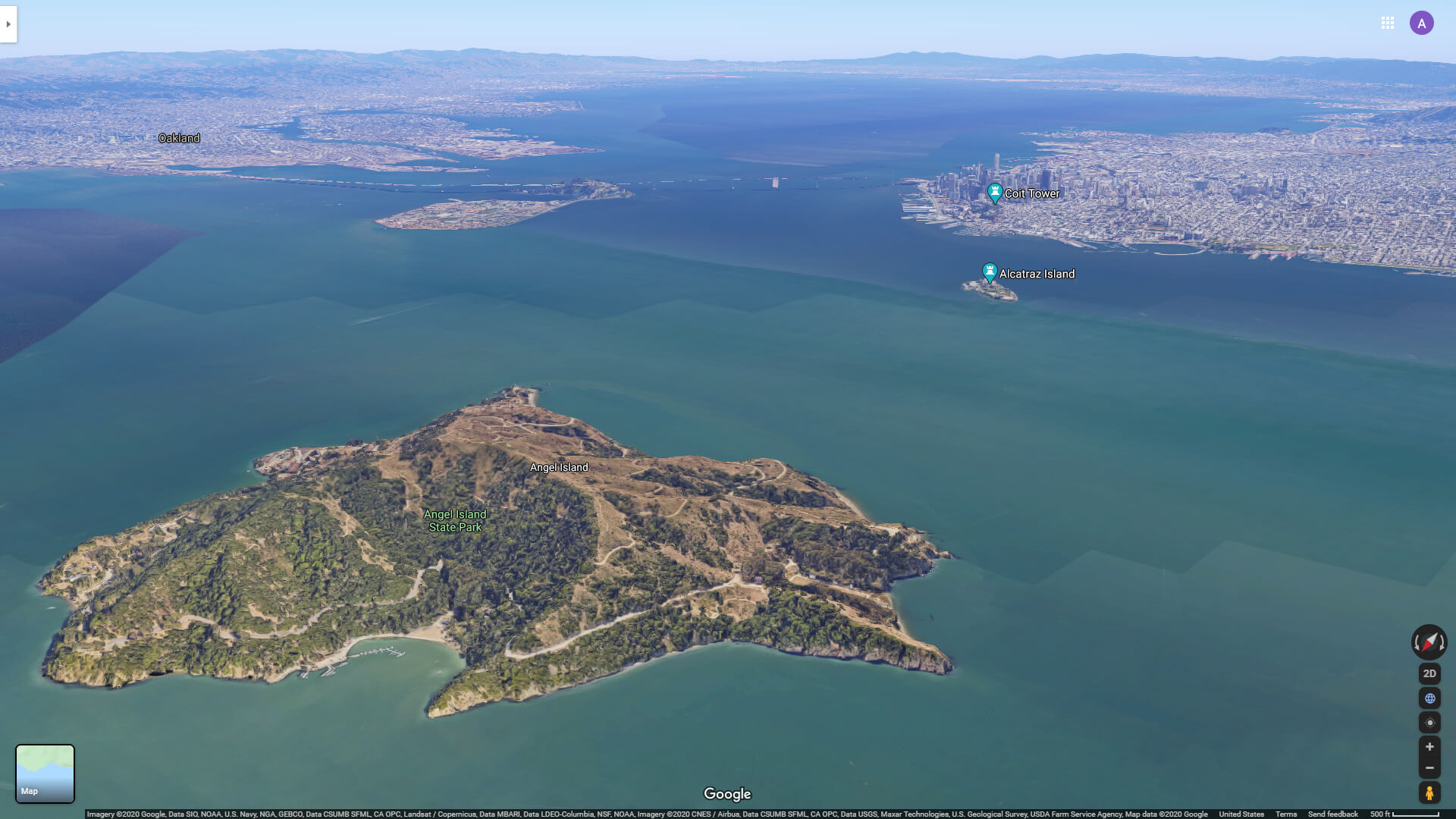Click the Google logo watermark
This screenshot has height=819, width=1456.
(727, 793)
